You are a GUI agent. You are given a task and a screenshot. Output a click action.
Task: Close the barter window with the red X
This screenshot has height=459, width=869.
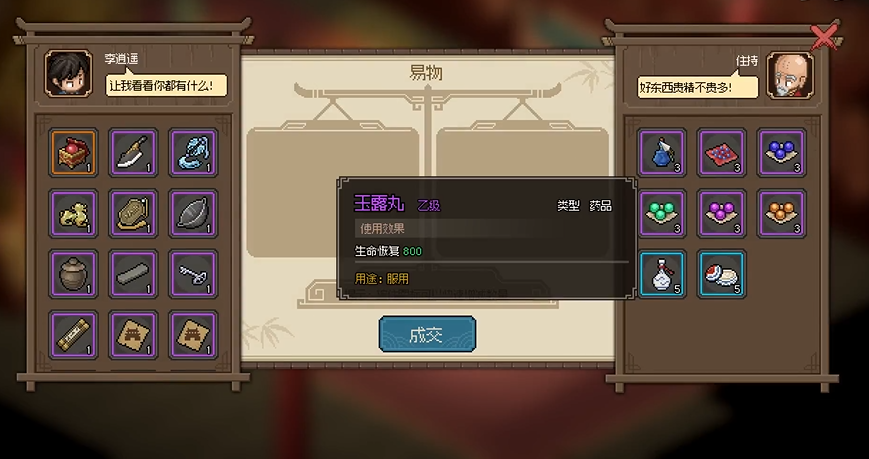coord(824,38)
